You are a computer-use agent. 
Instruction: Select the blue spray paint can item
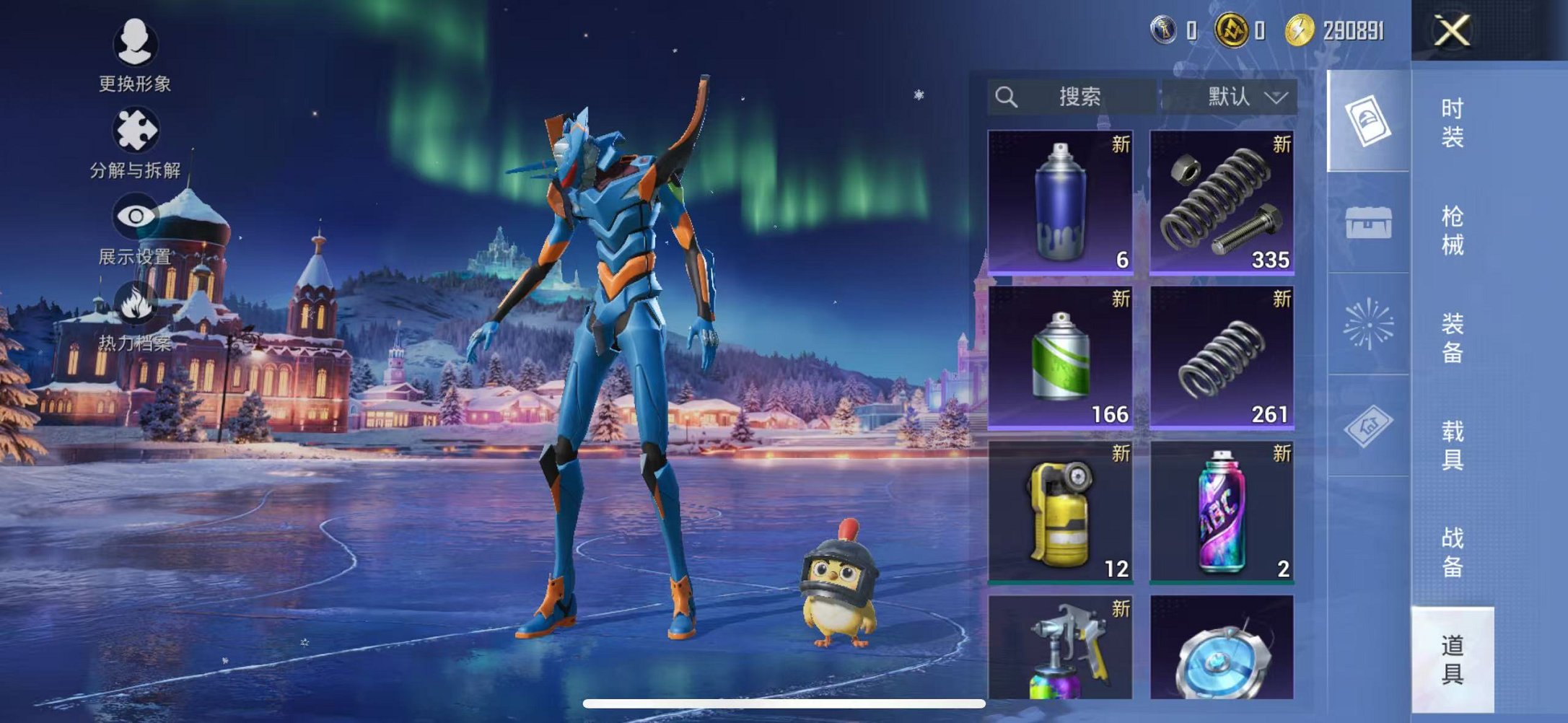click(1060, 202)
